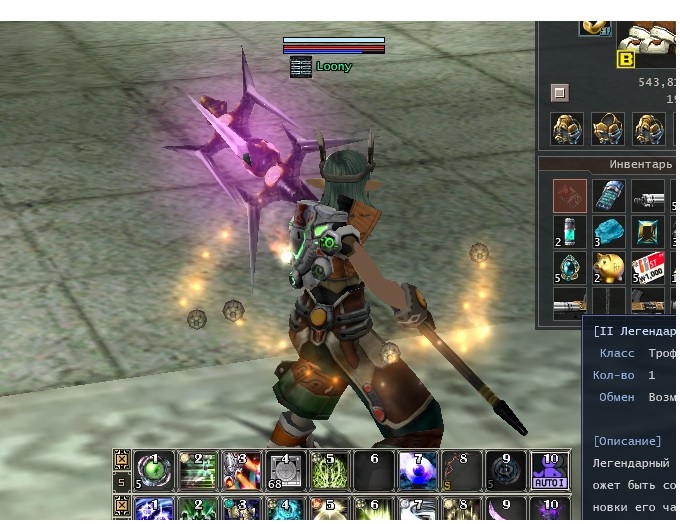Trigger the red-orange burst skill in slot 3
The height and width of the screenshot is (524, 680).
242,469
